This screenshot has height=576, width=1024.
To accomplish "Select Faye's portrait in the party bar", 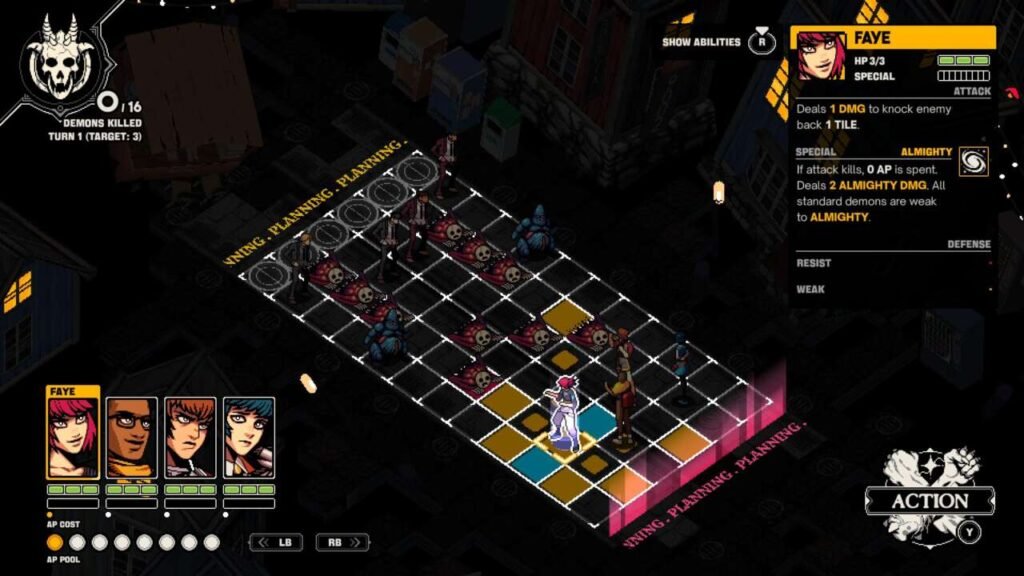I will coord(73,438).
